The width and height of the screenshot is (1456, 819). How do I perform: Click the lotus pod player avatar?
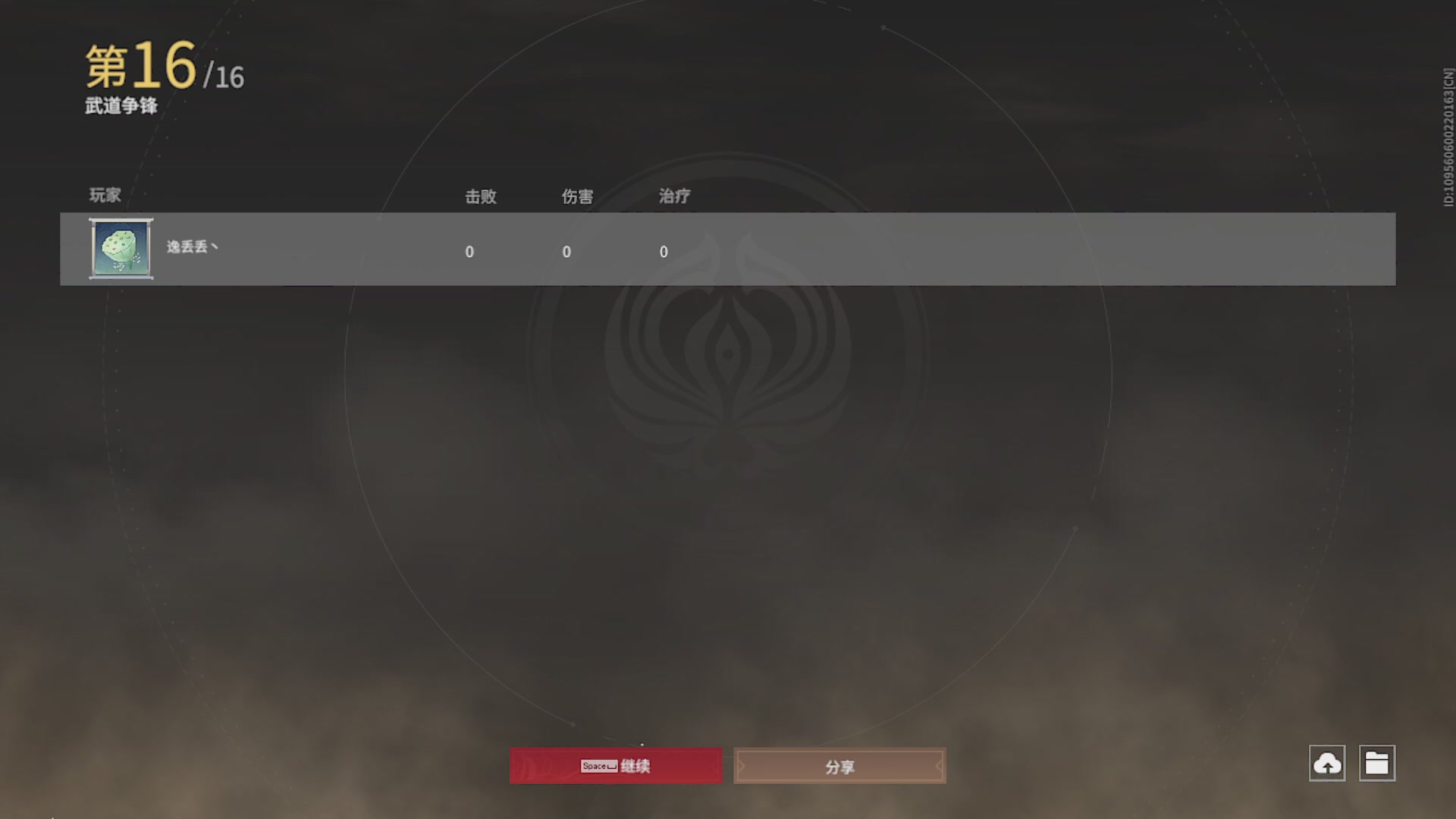(x=121, y=249)
